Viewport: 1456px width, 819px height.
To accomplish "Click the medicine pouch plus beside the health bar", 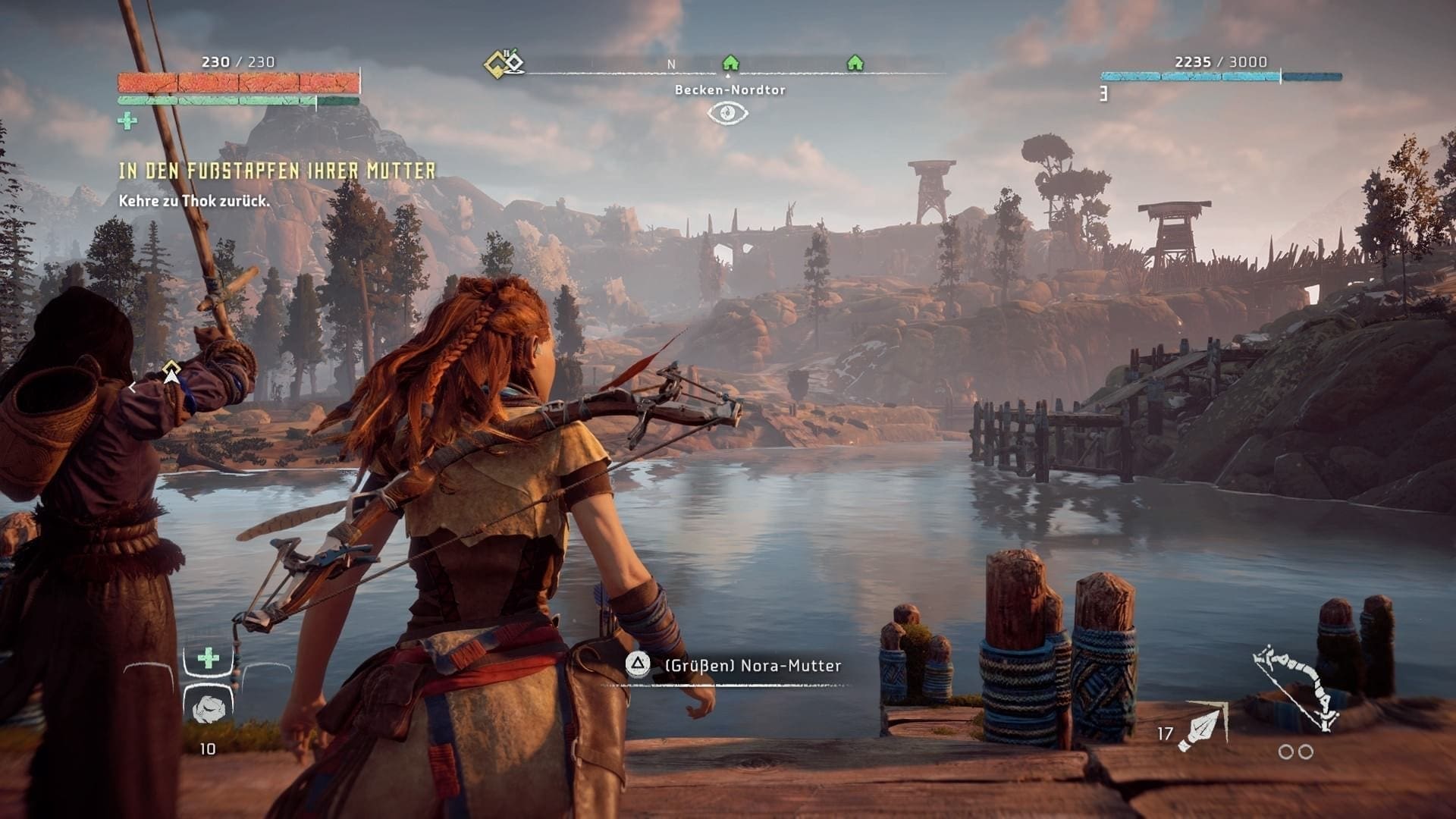I will pyautogui.click(x=127, y=121).
